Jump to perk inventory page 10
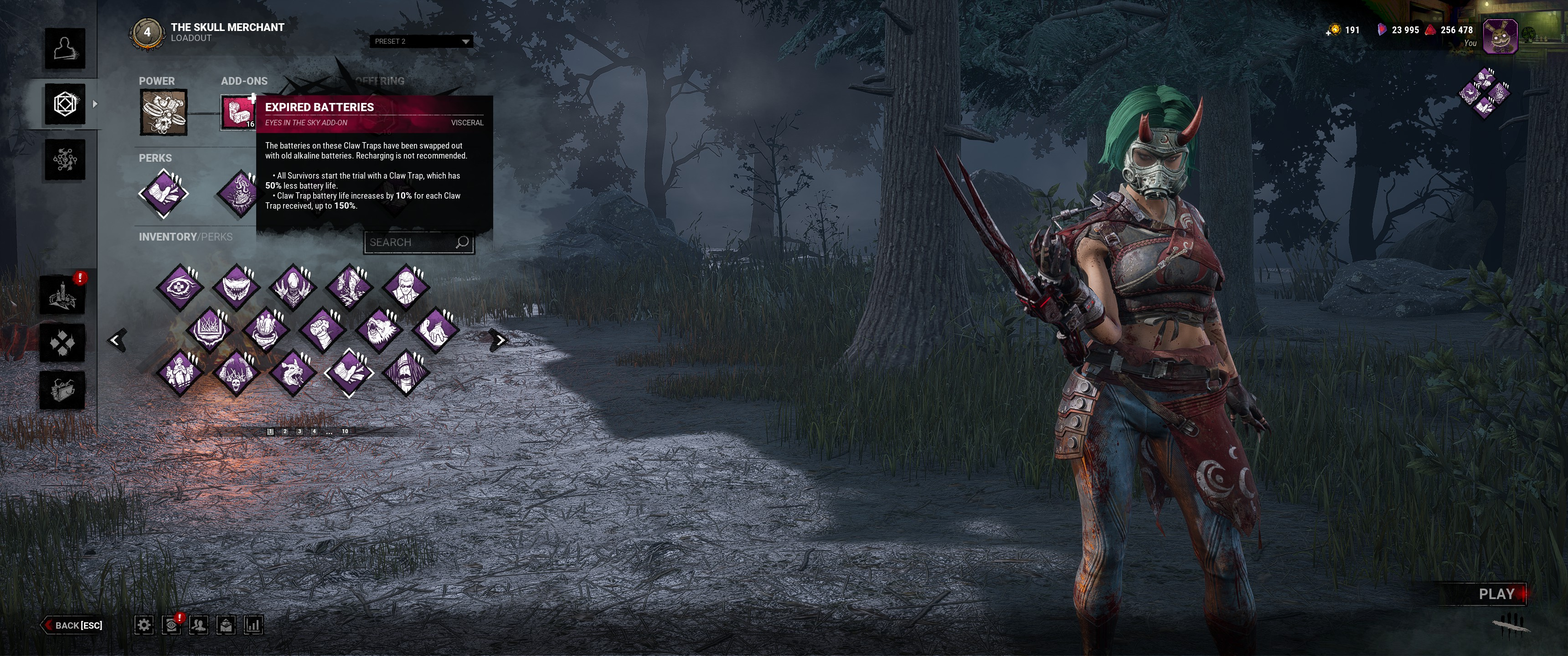Image resolution: width=1568 pixels, height=656 pixels. click(345, 431)
